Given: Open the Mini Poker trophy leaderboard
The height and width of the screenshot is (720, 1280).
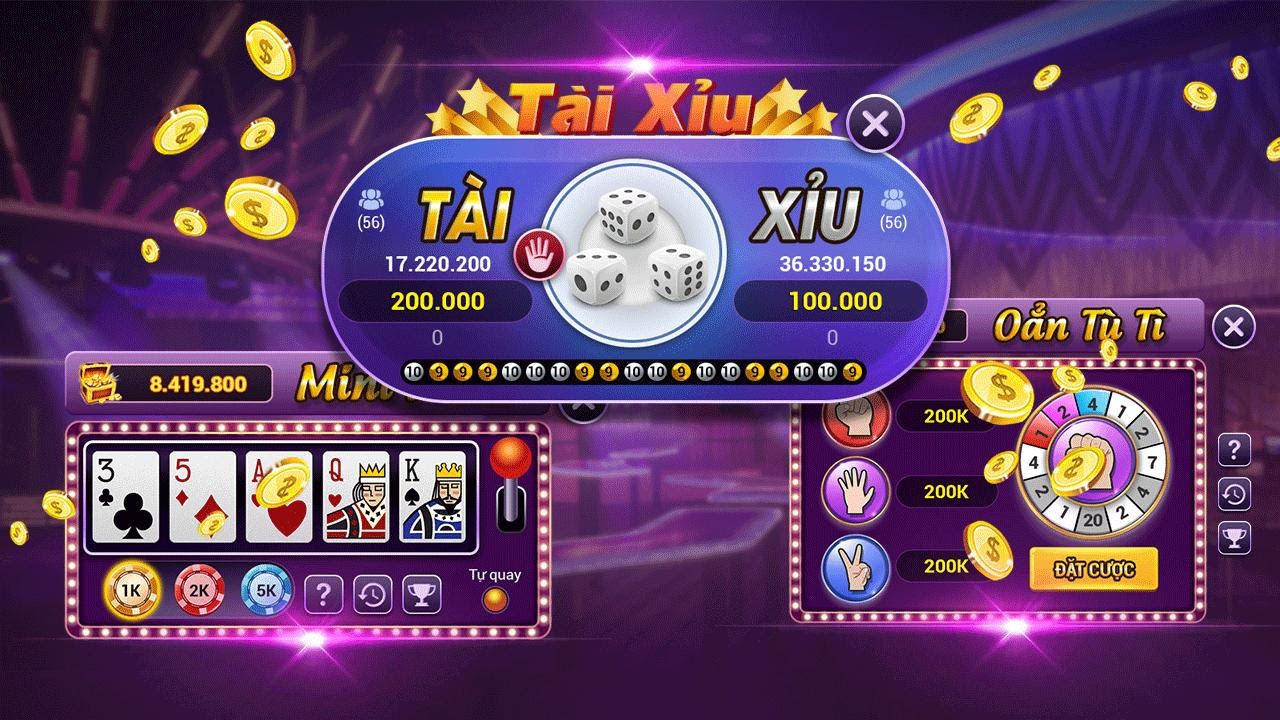Looking at the screenshot, I should click(422, 594).
